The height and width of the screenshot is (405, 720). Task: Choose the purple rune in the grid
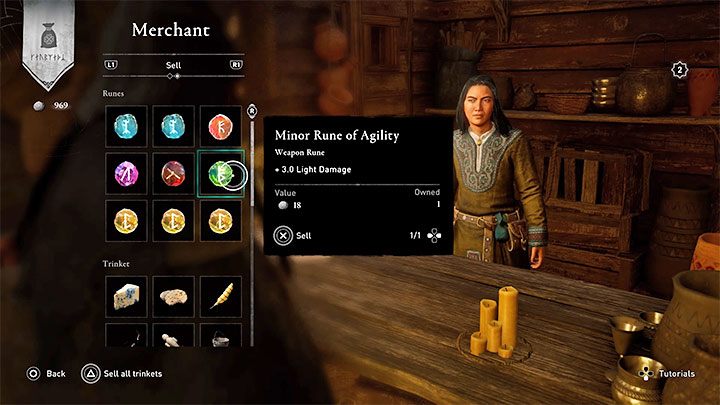tap(125, 174)
